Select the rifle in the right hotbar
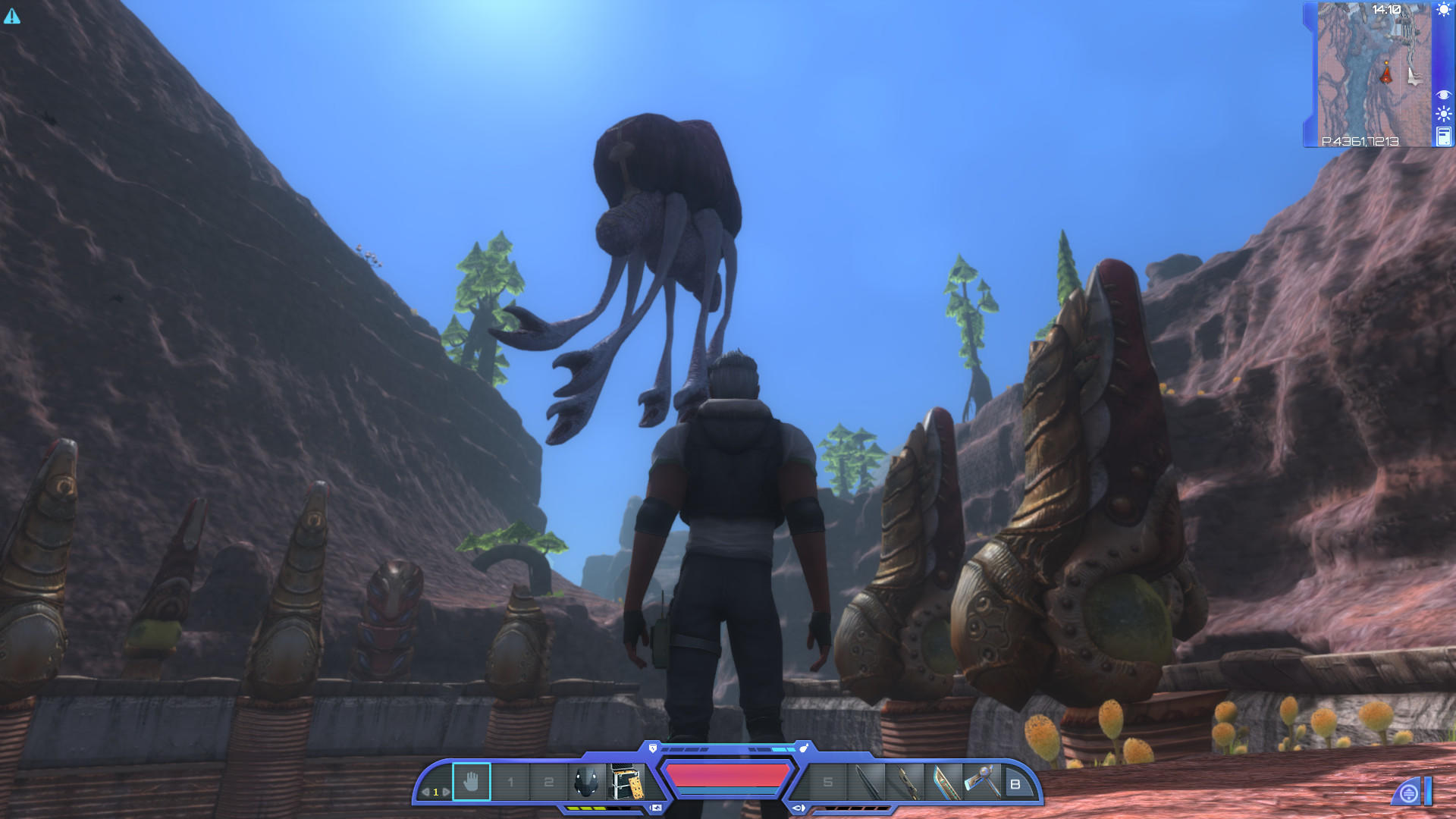Viewport: 1456px width, 819px height. pyautogui.click(x=905, y=781)
